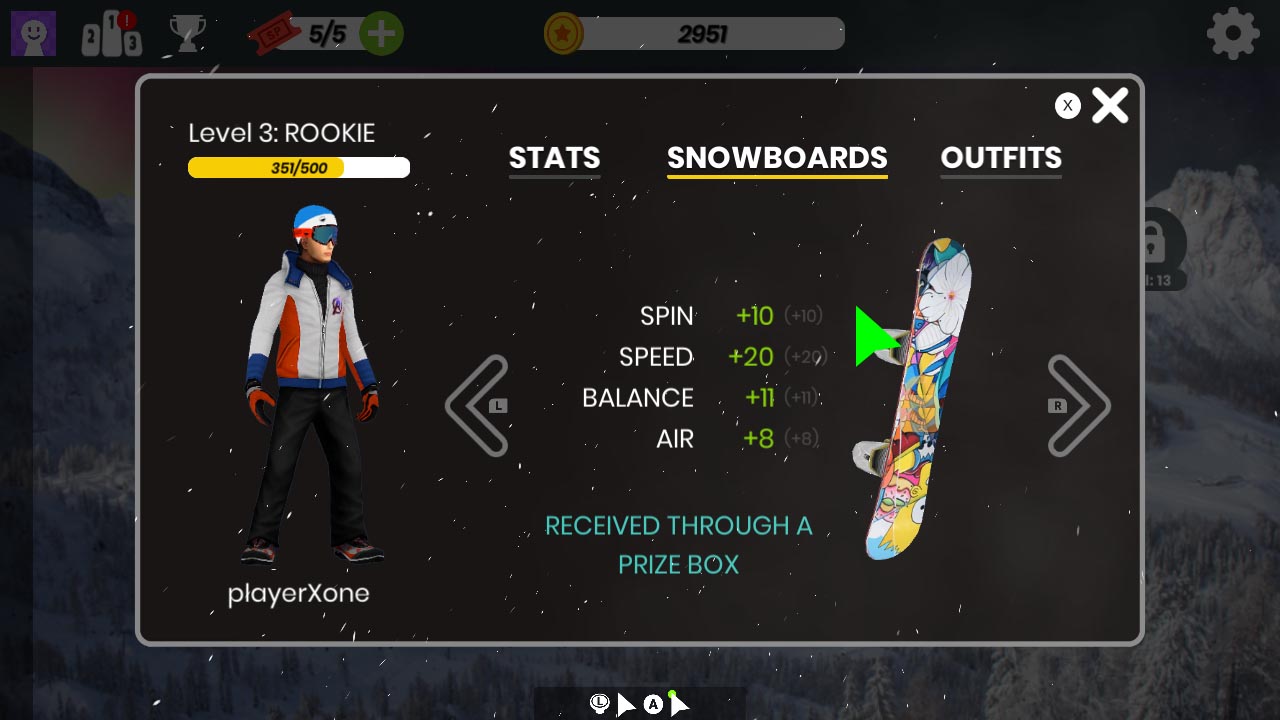1280x720 pixels.
Task: Click the L-bulb hint icon at screen bottom
Action: point(599,704)
